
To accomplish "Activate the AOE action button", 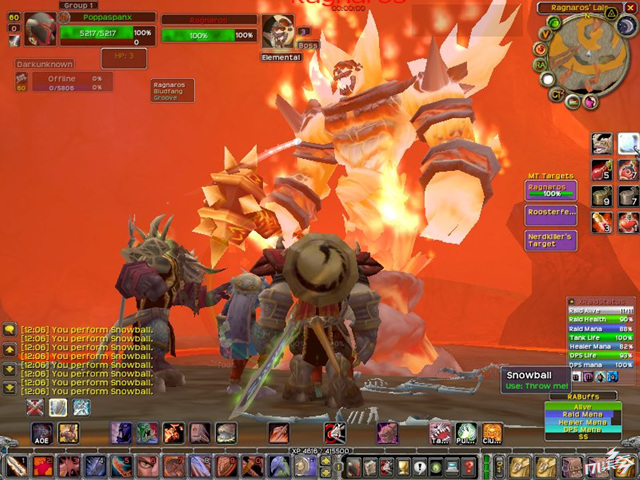I will tap(42, 433).
